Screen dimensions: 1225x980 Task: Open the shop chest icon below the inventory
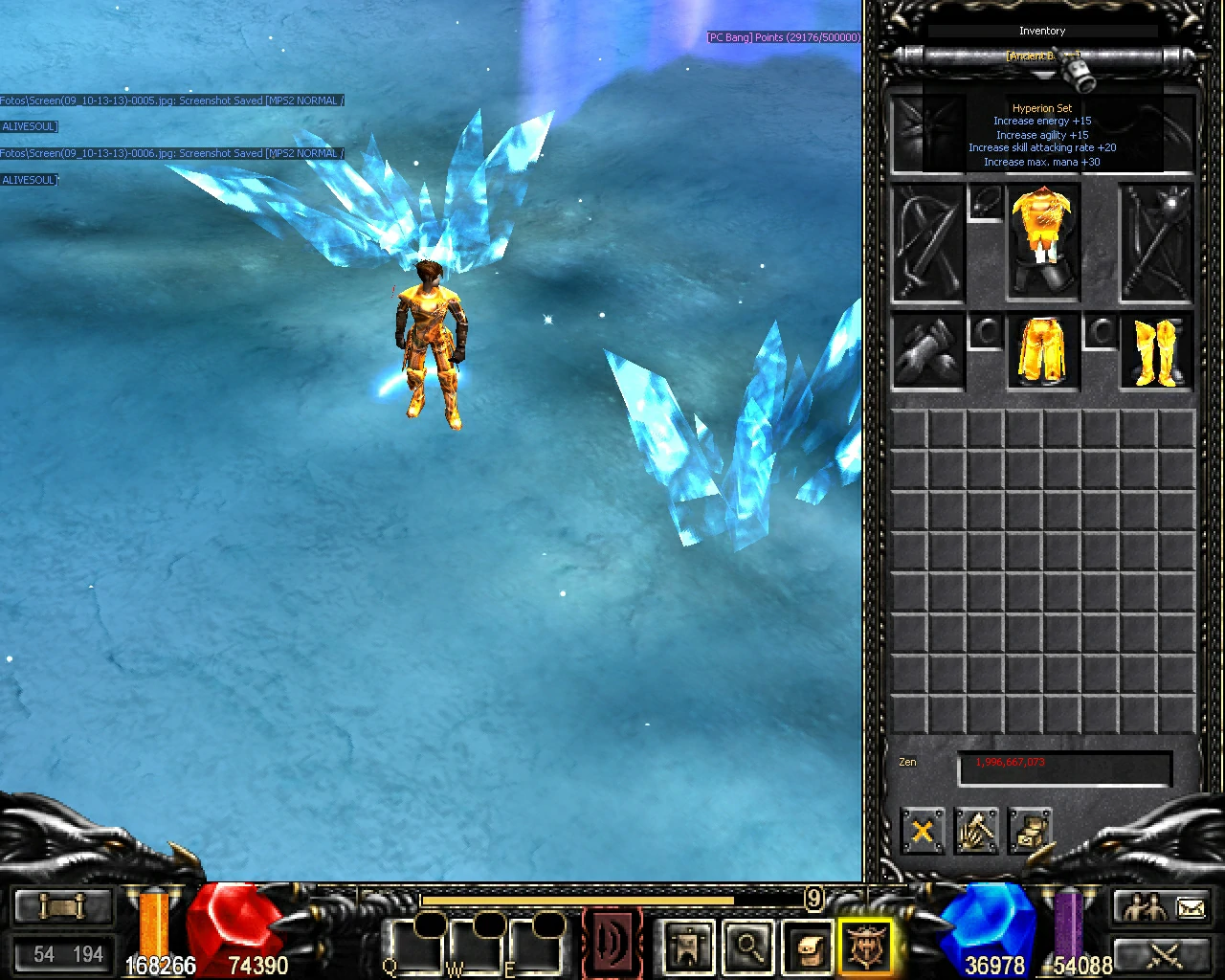1032,831
